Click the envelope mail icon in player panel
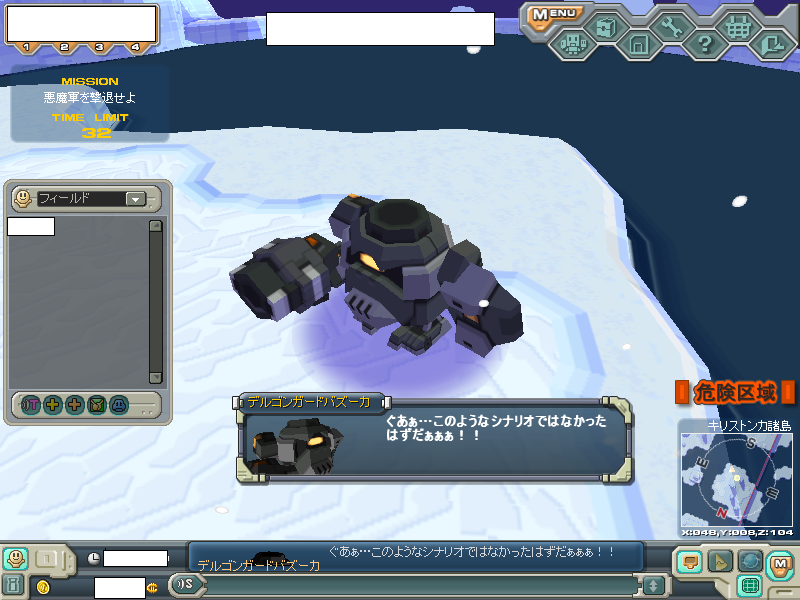 point(97,405)
